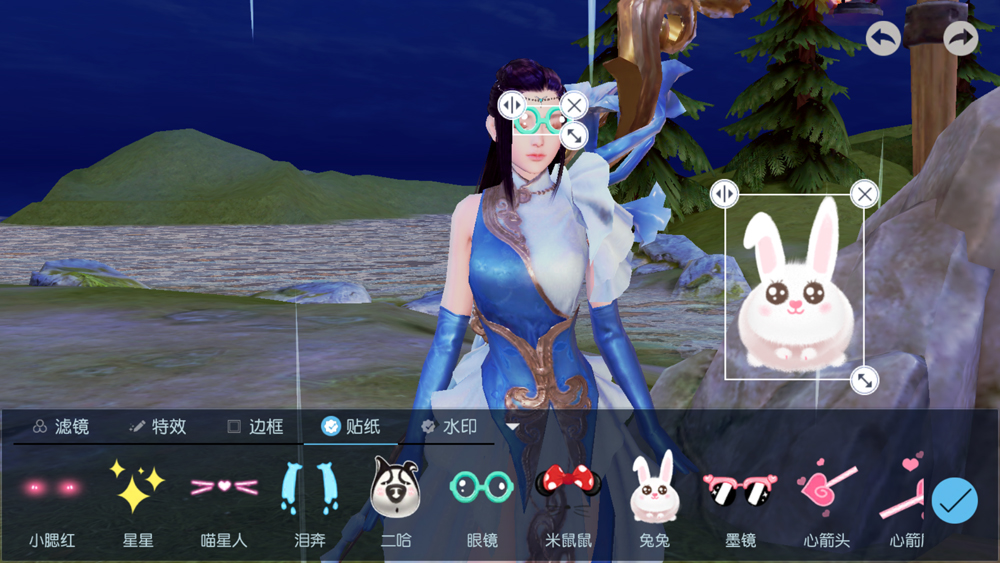Remove the placed bunny sticker
This screenshot has height=563, width=1000.
point(865,193)
